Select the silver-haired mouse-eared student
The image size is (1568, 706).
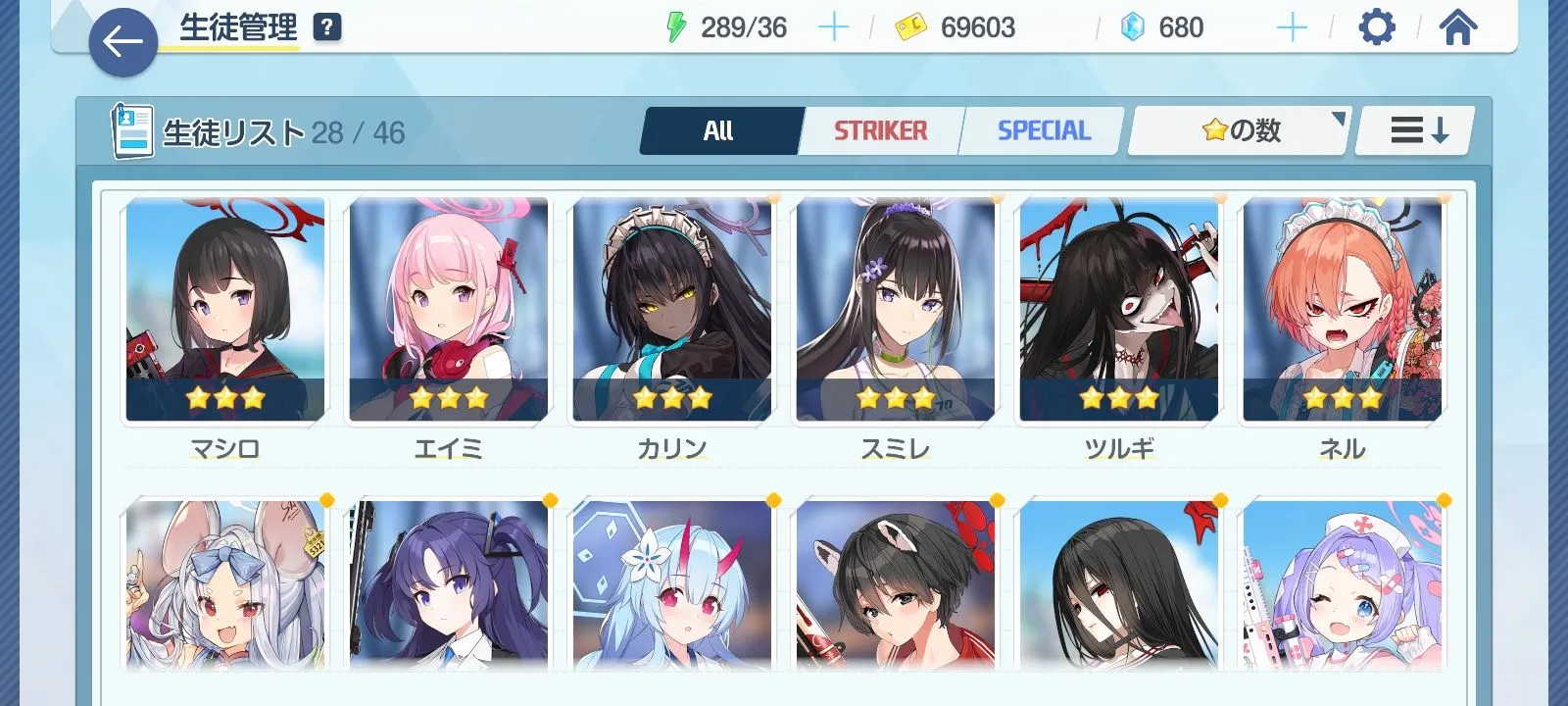pyautogui.click(x=225, y=585)
